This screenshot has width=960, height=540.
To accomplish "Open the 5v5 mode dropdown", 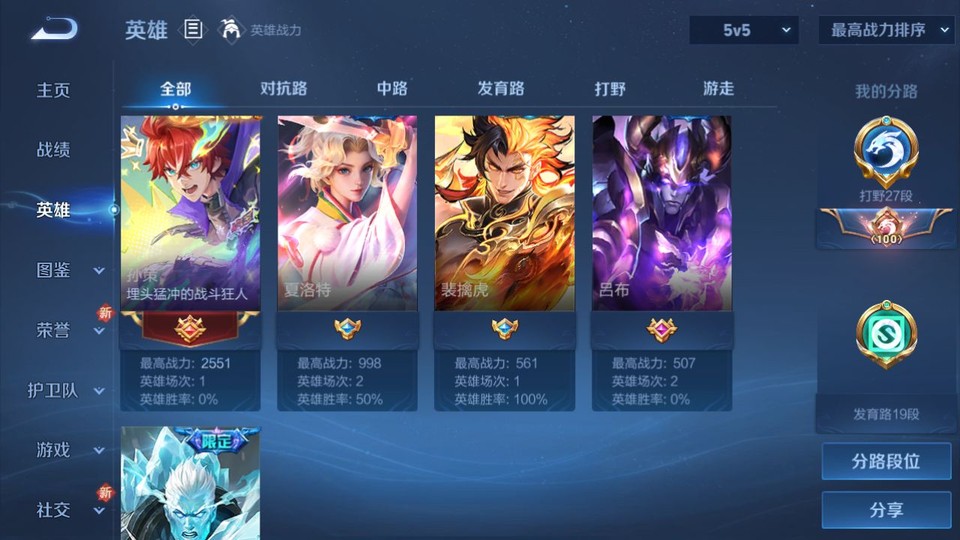I will coord(743,30).
